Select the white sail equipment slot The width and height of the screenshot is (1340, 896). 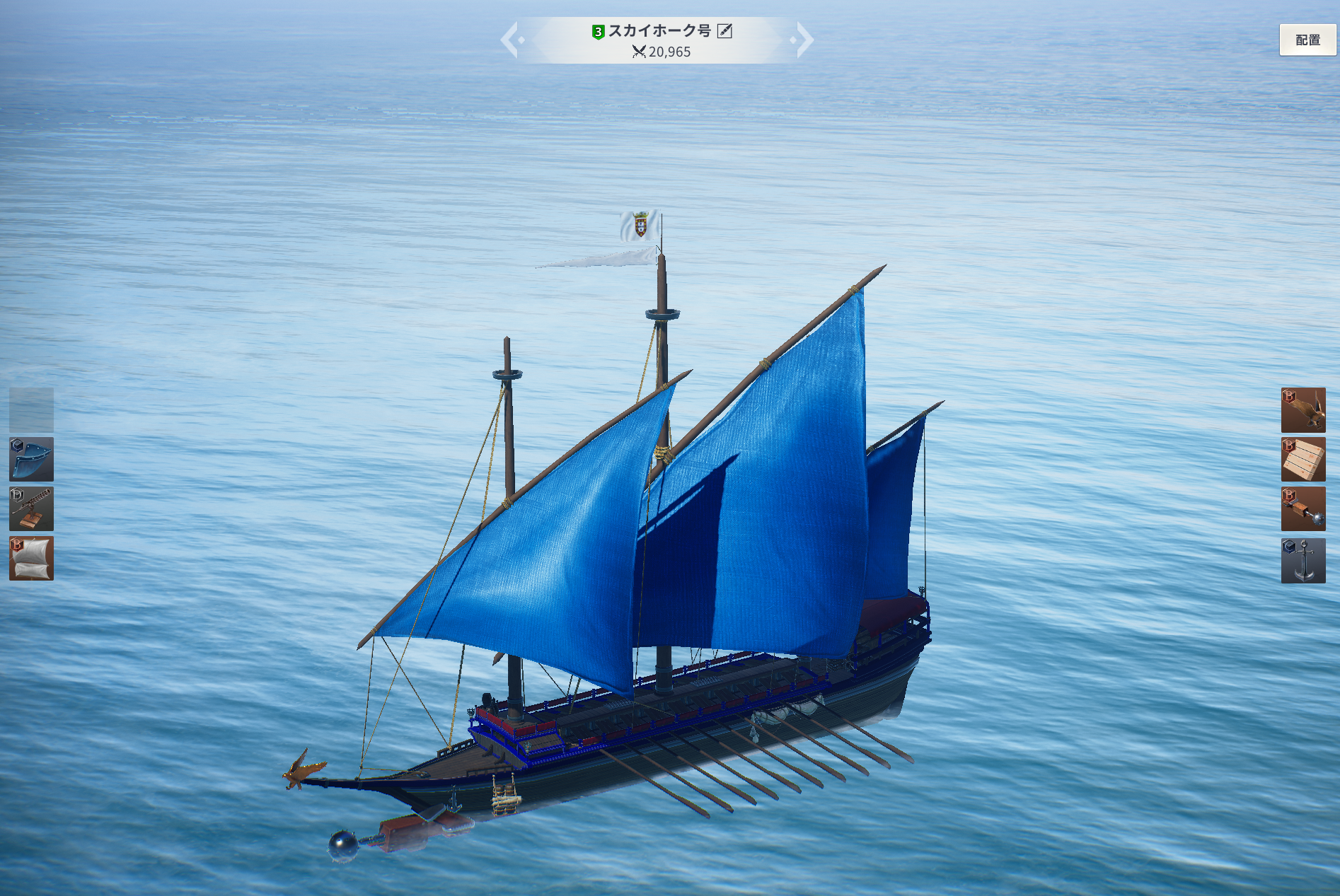[31, 559]
